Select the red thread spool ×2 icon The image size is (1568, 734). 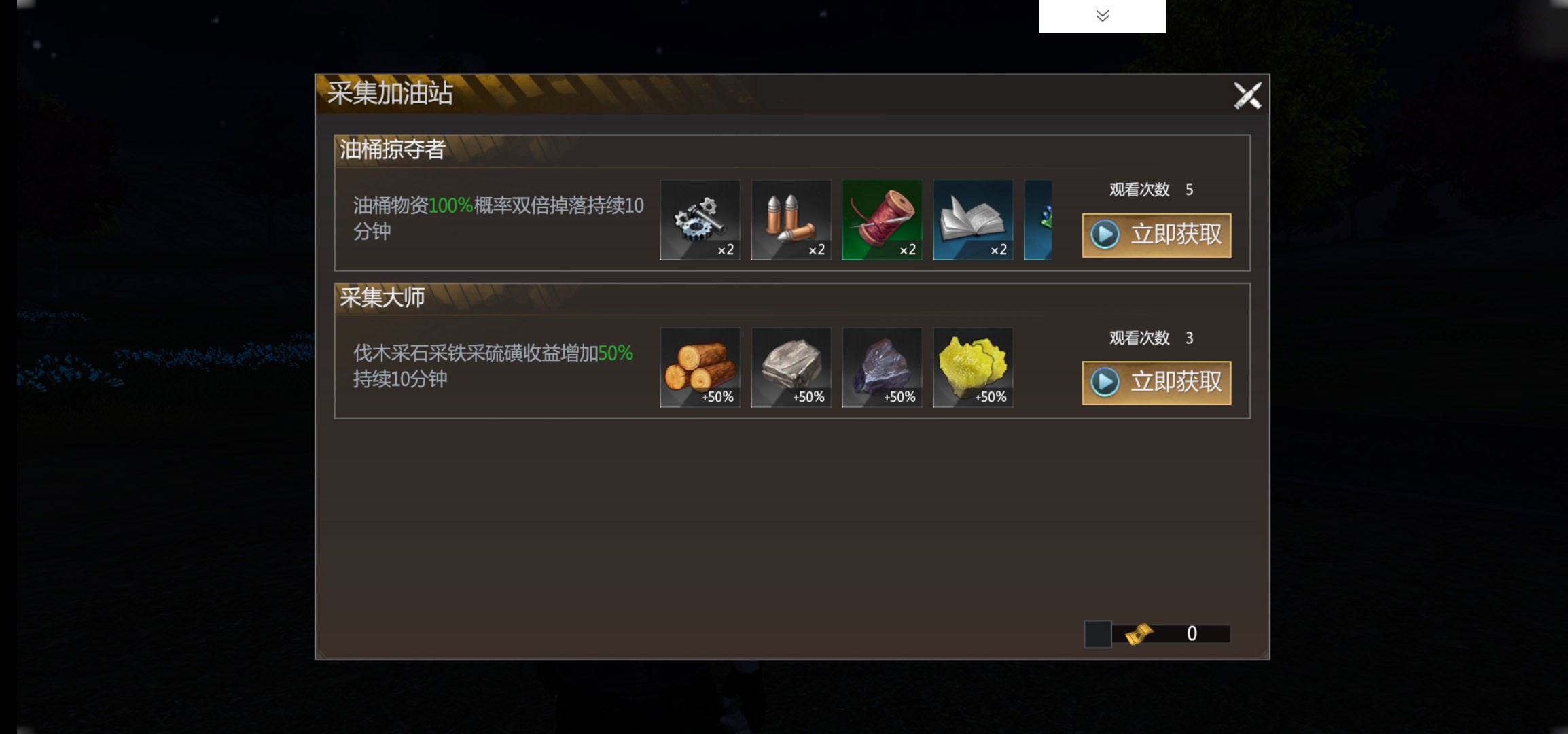click(x=883, y=221)
